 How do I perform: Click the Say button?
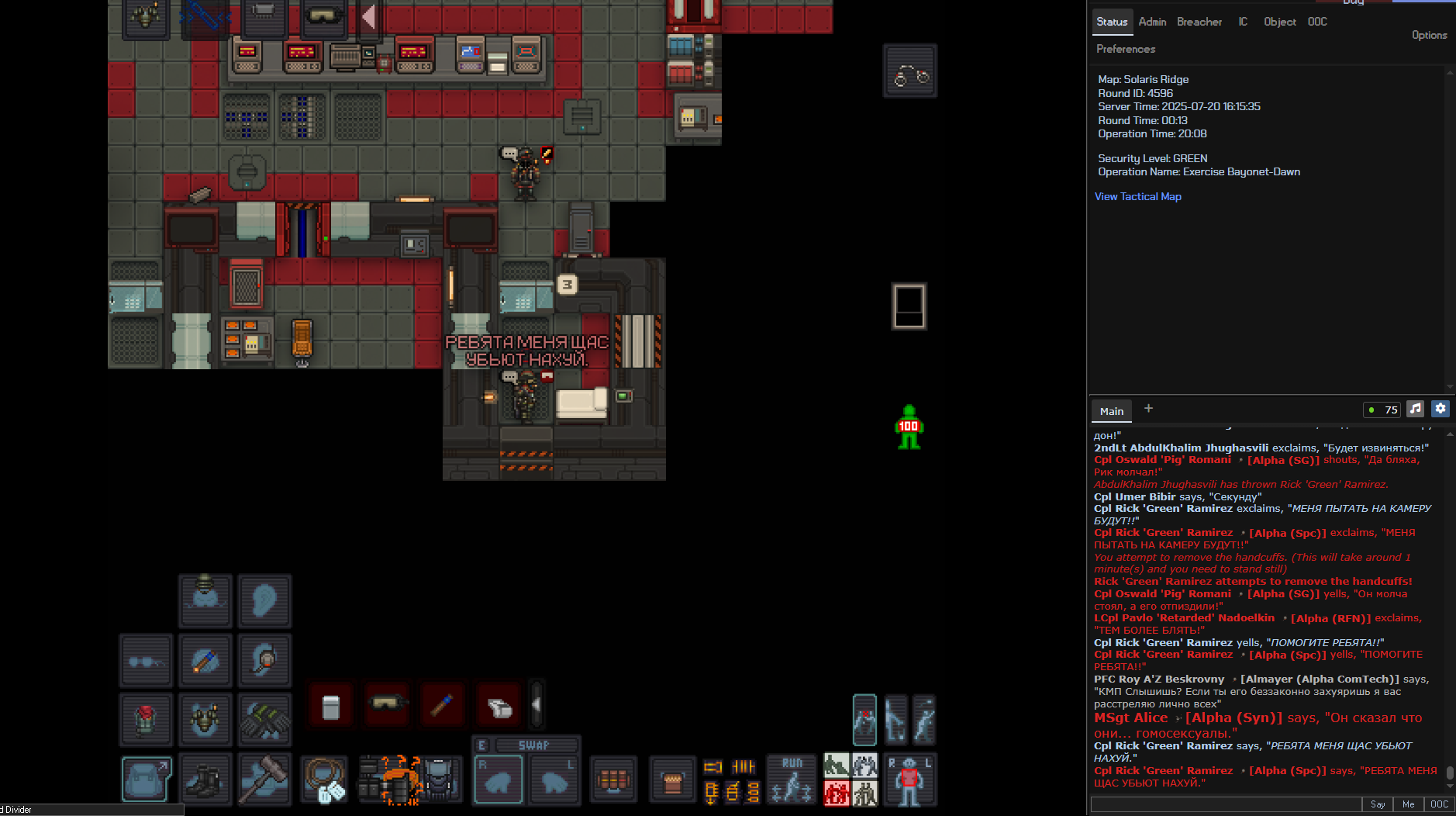click(1377, 804)
